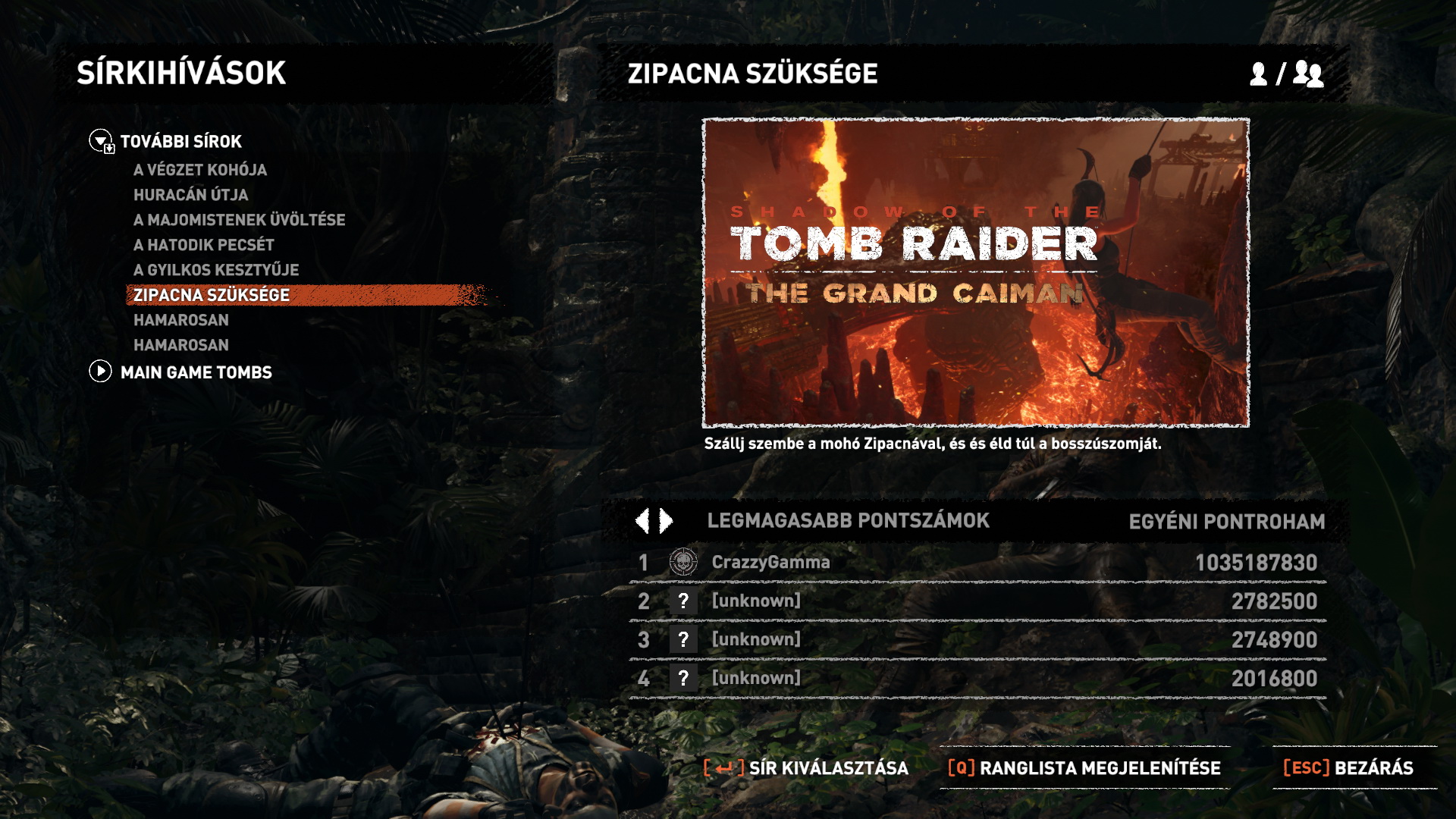This screenshot has height=819, width=1456.
Task: Click the right leaderboard arrow
Action: [667, 521]
